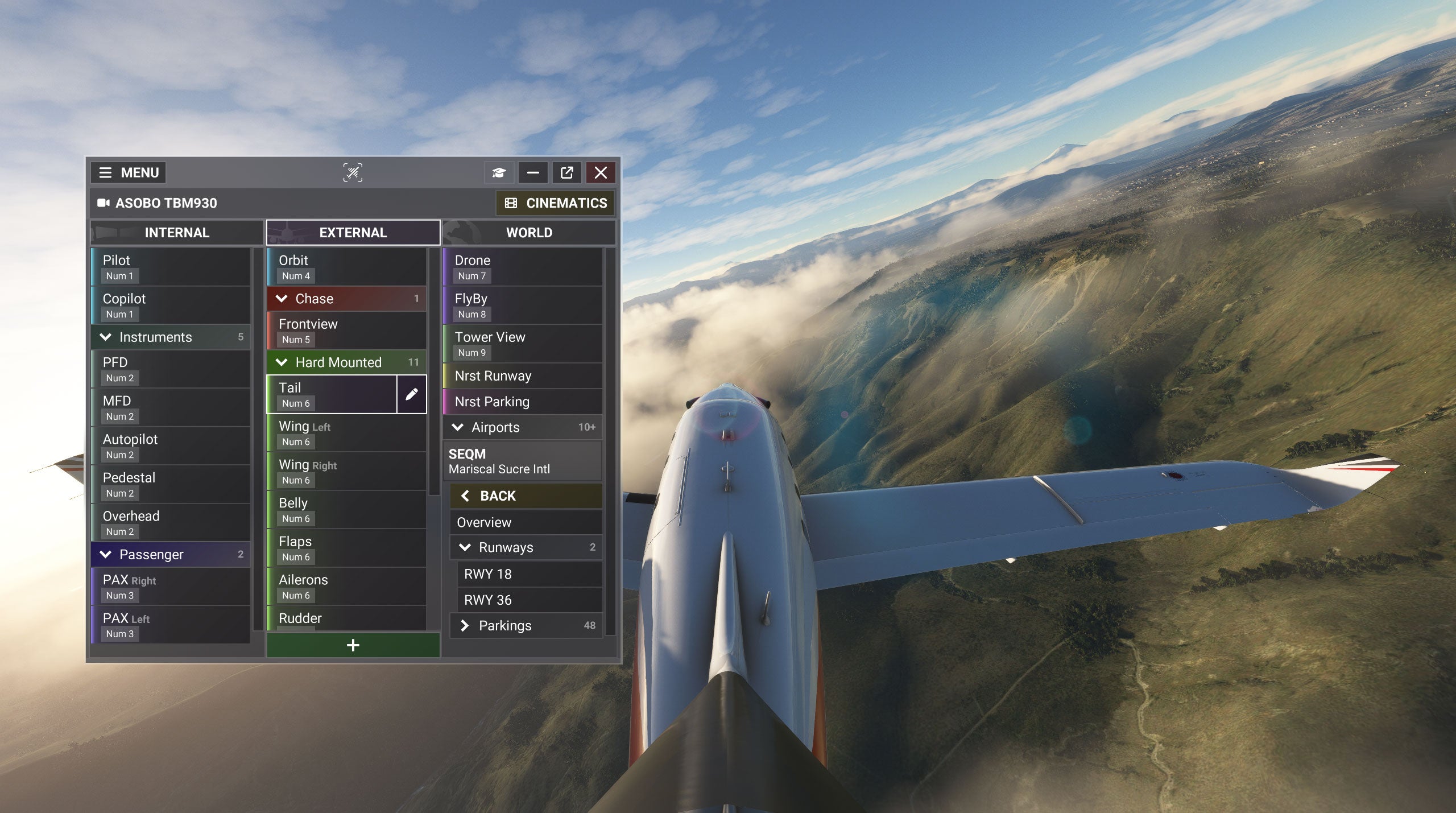This screenshot has width=1456, height=813.
Task: Pop out the camera panel window
Action: pyautogui.click(x=566, y=172)
